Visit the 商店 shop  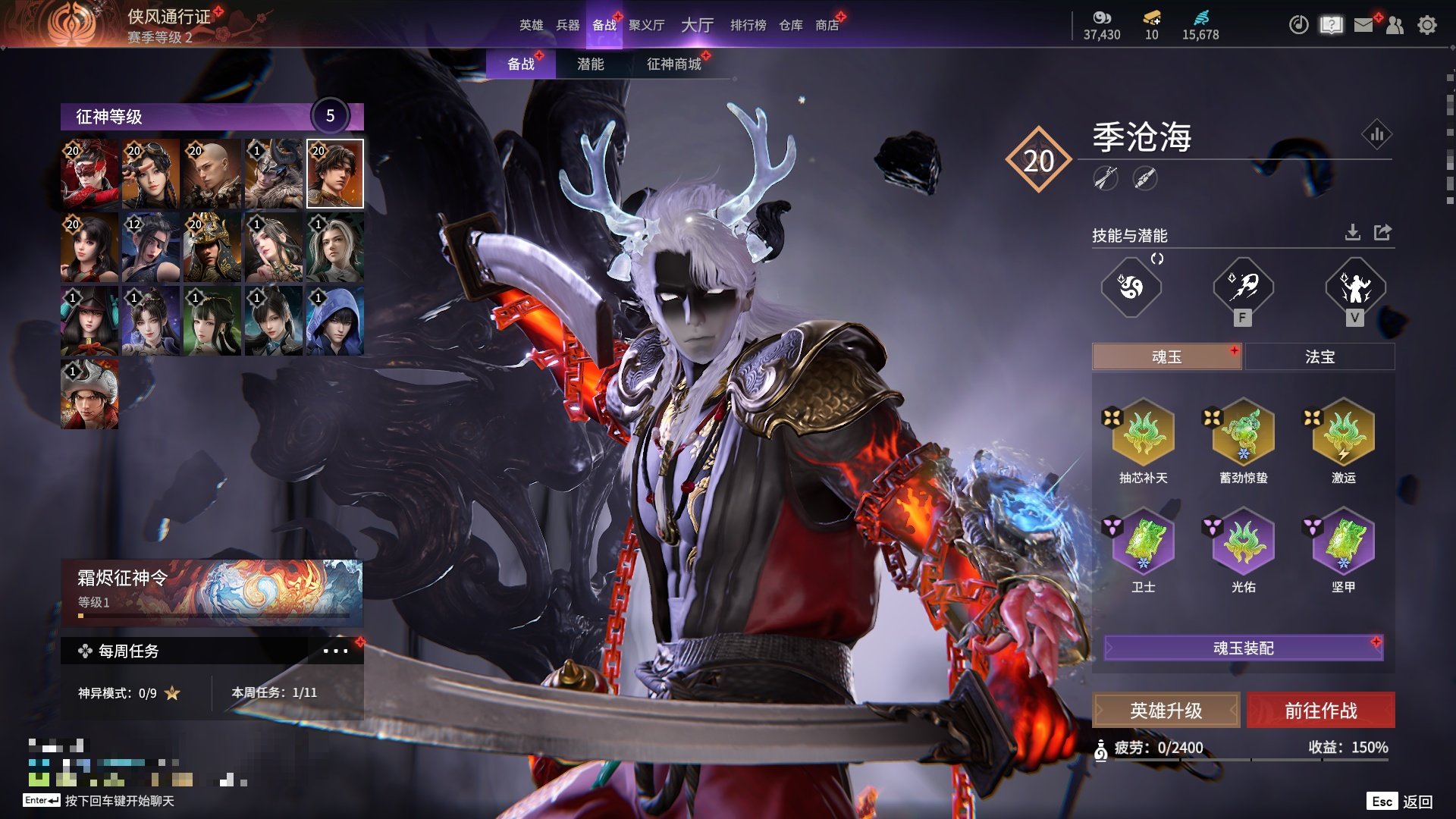pos(827,25)
